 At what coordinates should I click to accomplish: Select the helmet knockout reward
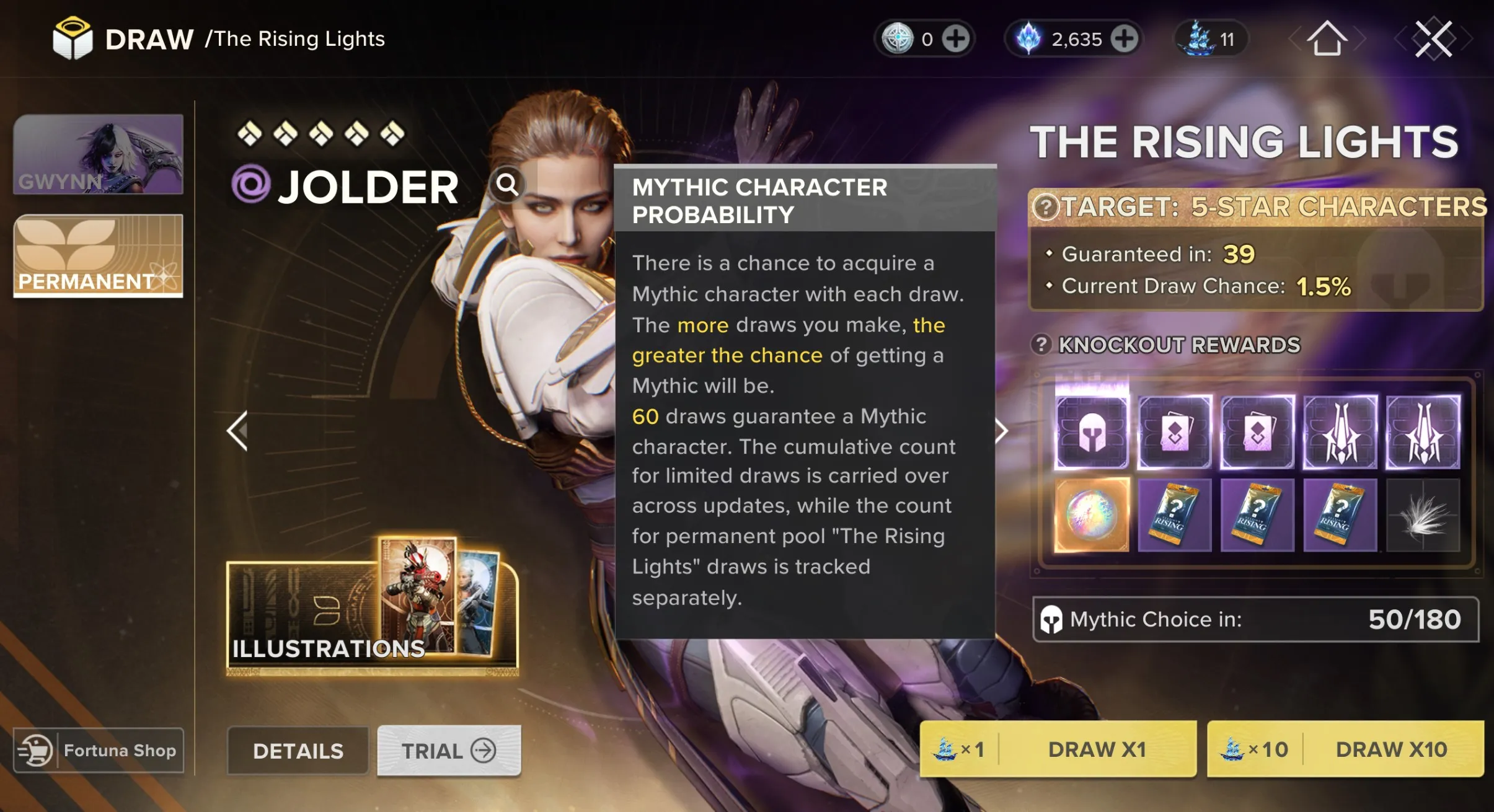click(x=1092, y=432)
